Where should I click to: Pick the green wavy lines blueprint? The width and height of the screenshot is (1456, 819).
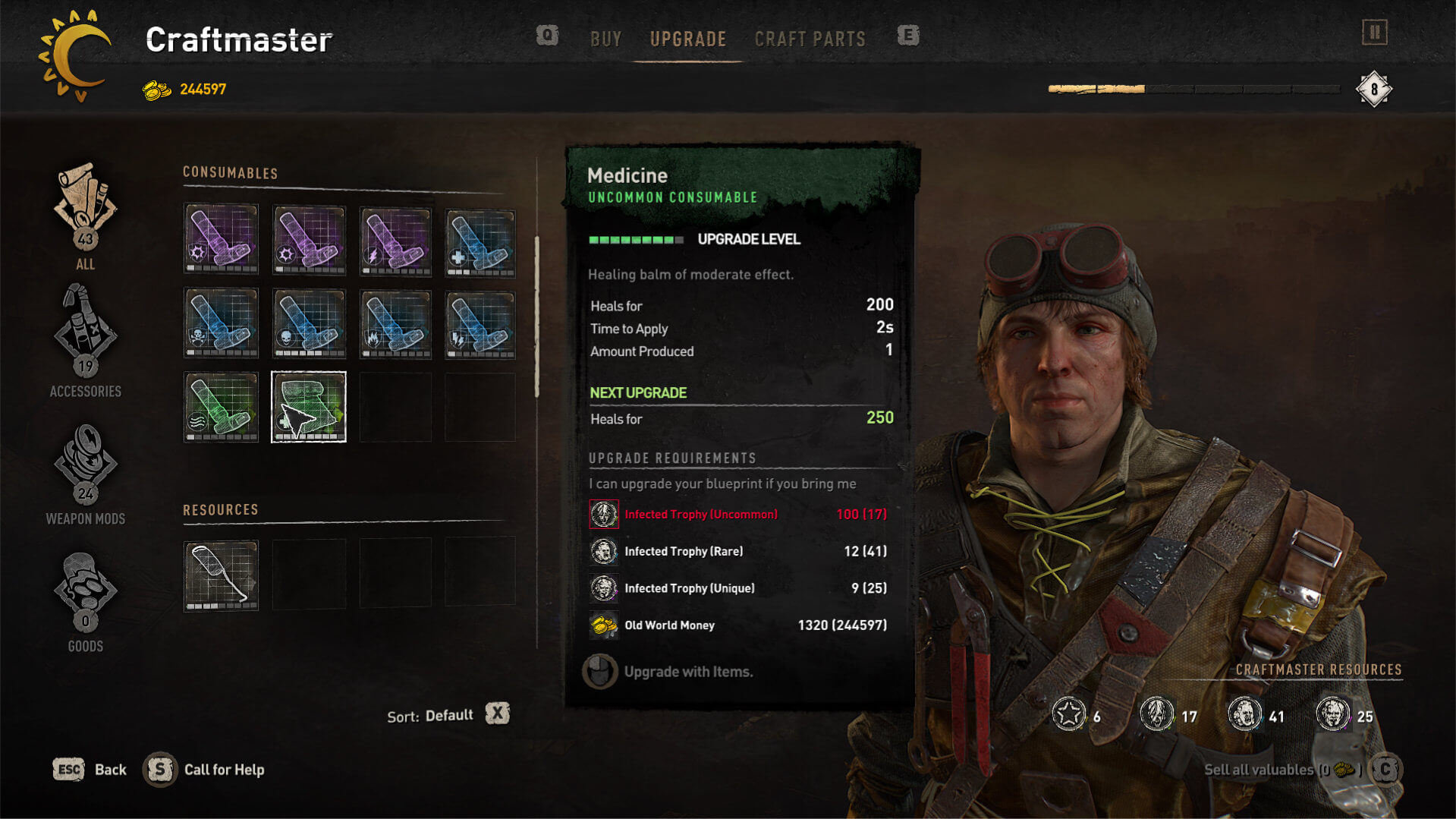click(221, 407)
